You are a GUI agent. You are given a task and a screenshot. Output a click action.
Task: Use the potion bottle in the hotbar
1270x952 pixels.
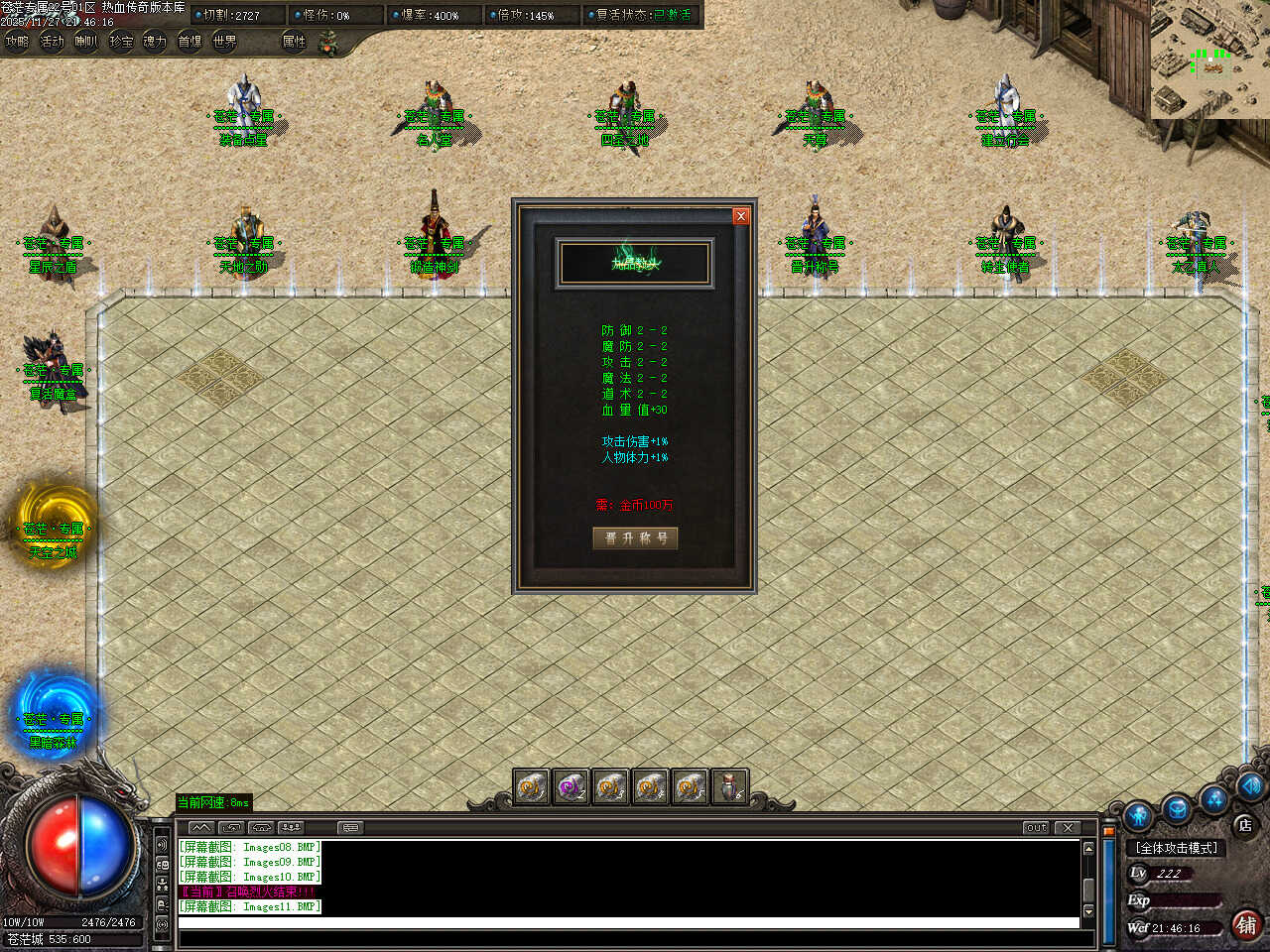[729, 787]
